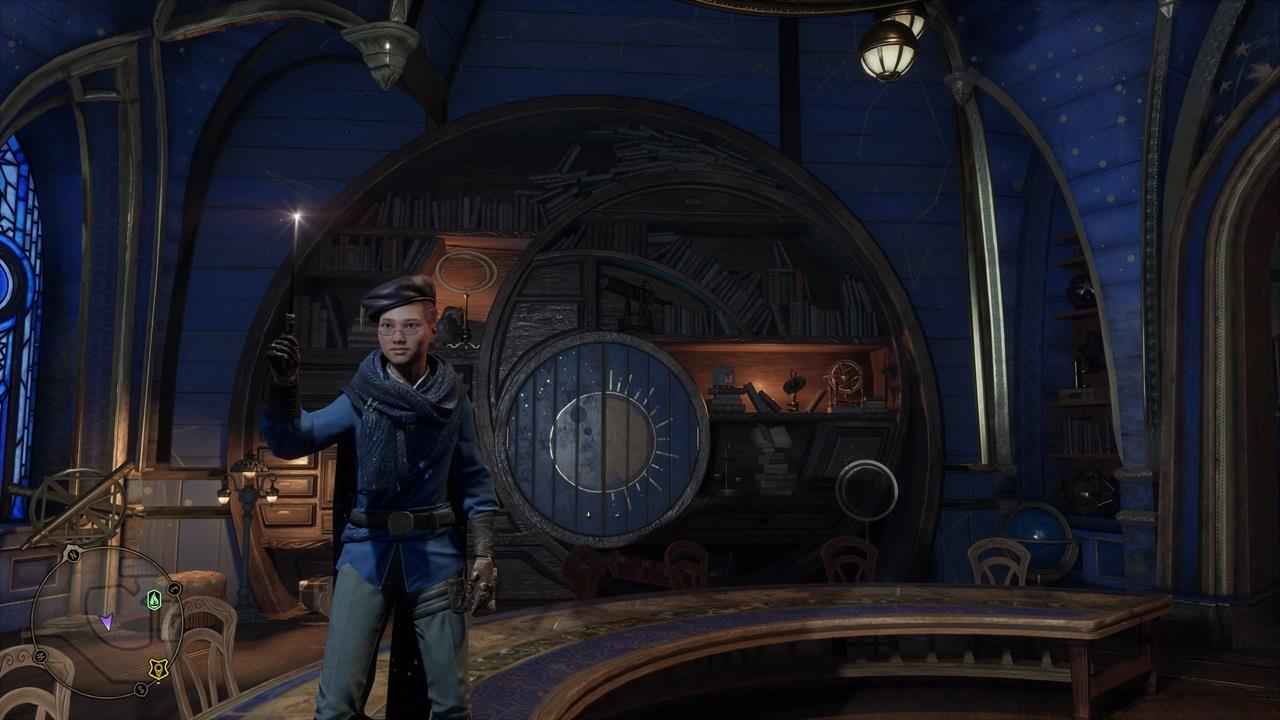Click the S compass marker on the minimap
Screen dimensions: 1280x720
pyautogui.click(x=140, y=688)
